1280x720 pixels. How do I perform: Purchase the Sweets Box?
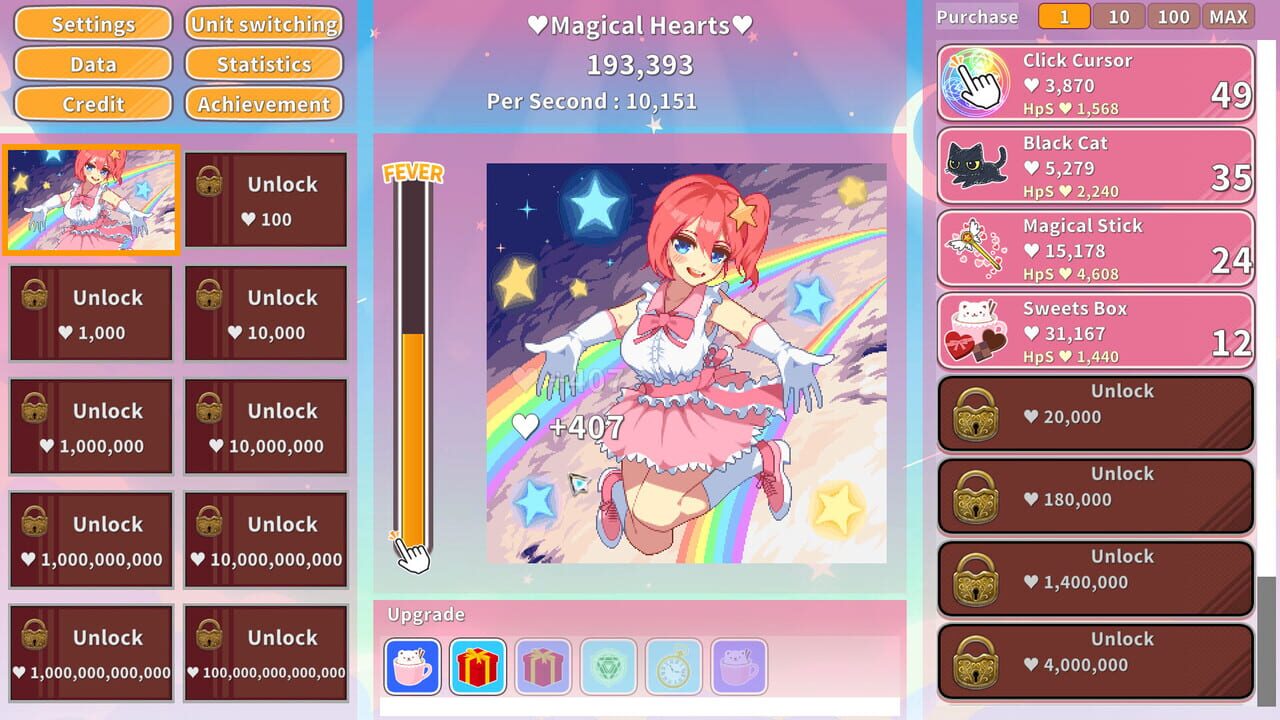click(1093, 331)
